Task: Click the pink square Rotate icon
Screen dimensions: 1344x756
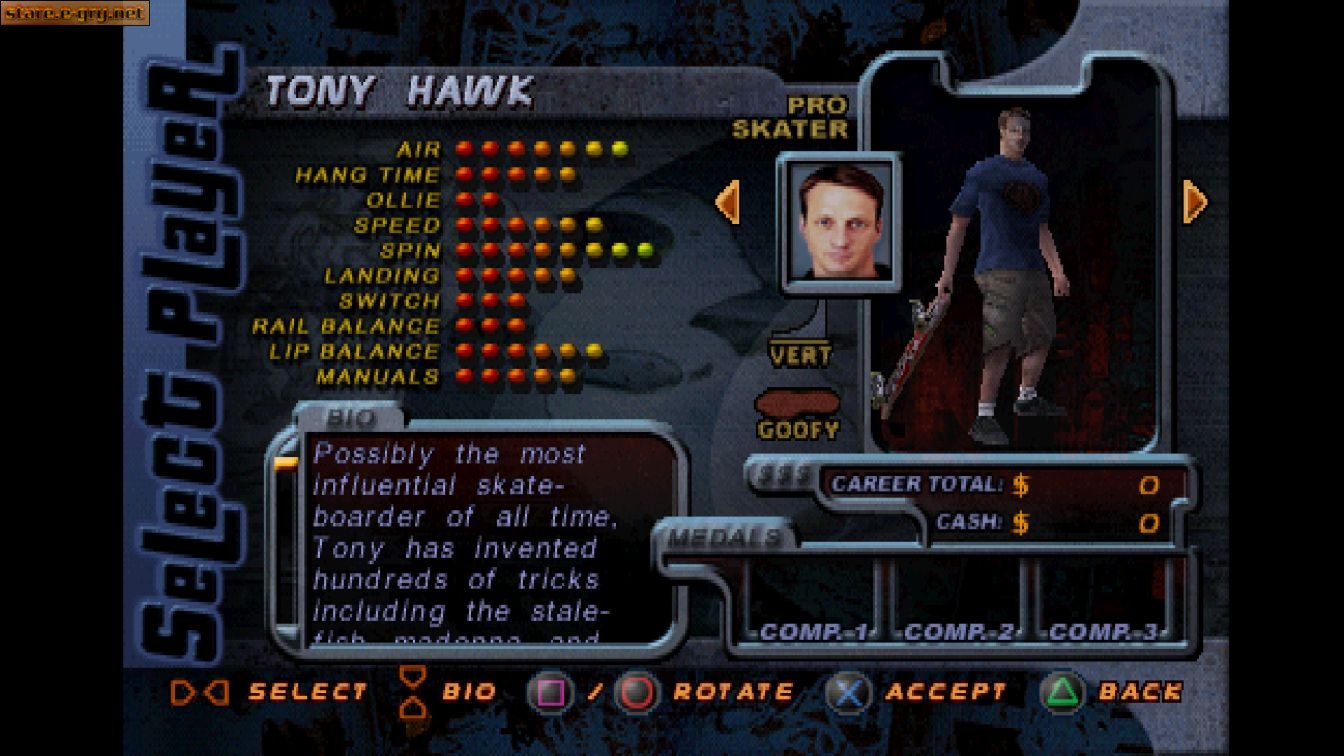Action: (x=548, y=690)
